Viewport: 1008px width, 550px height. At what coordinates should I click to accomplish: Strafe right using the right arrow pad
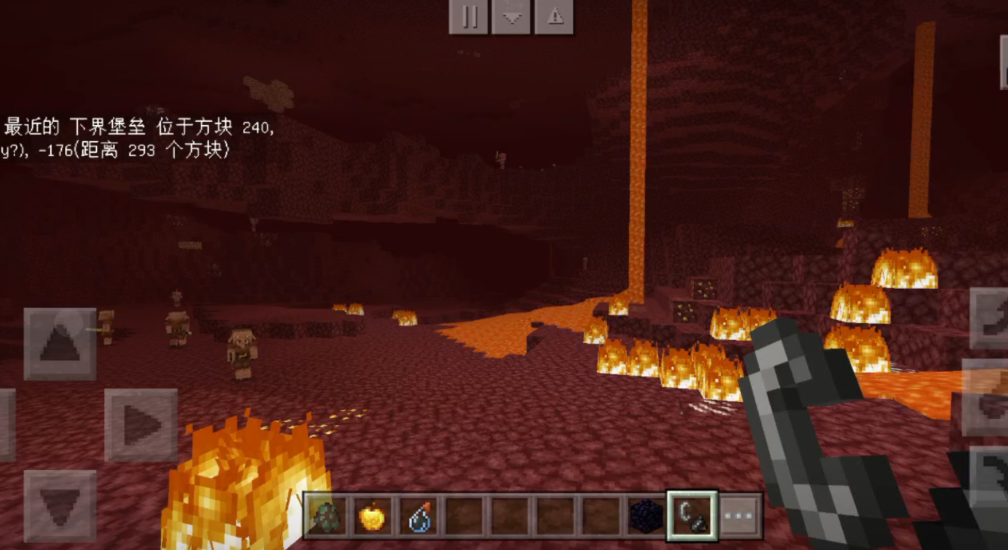[141, 425]
